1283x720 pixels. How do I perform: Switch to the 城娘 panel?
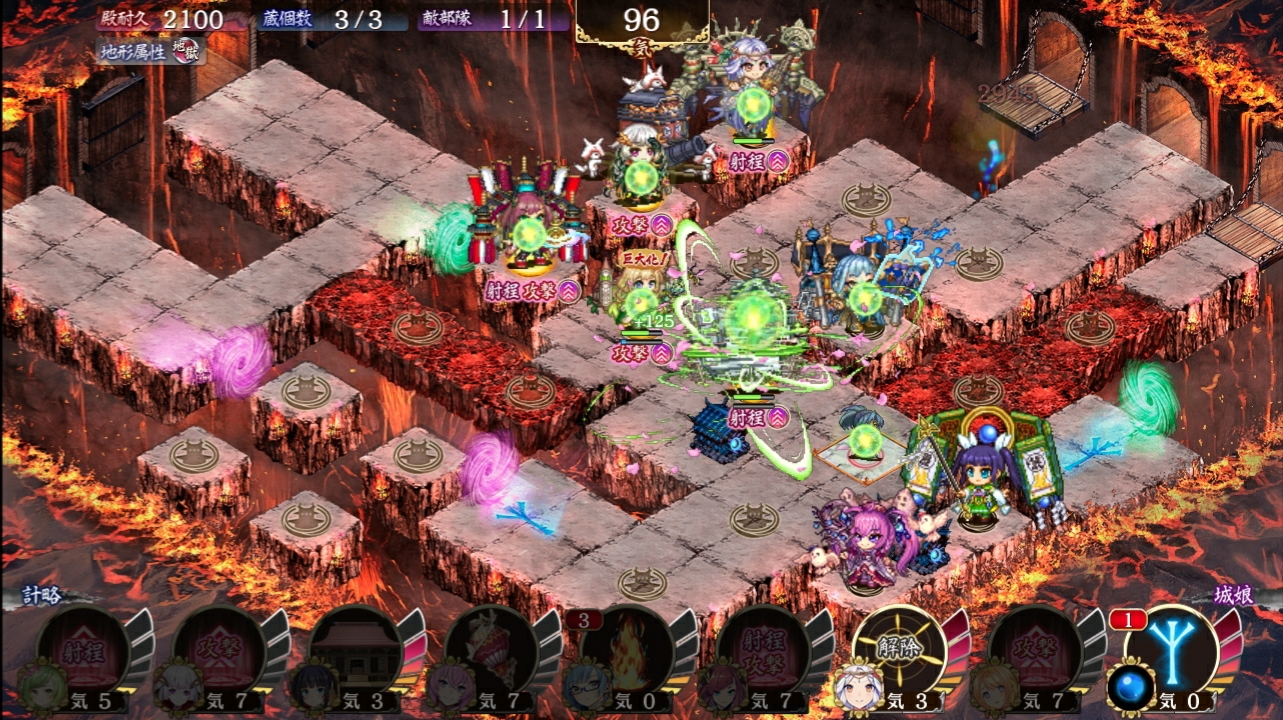click(1236, 595)
